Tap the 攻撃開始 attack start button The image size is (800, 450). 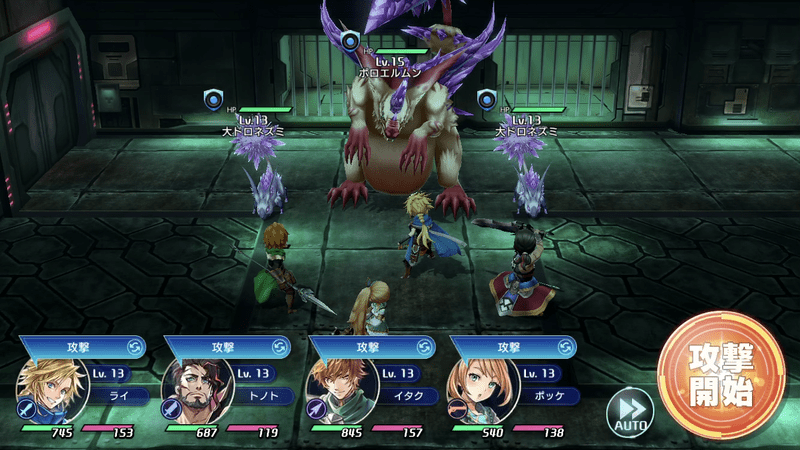point(721,375)
